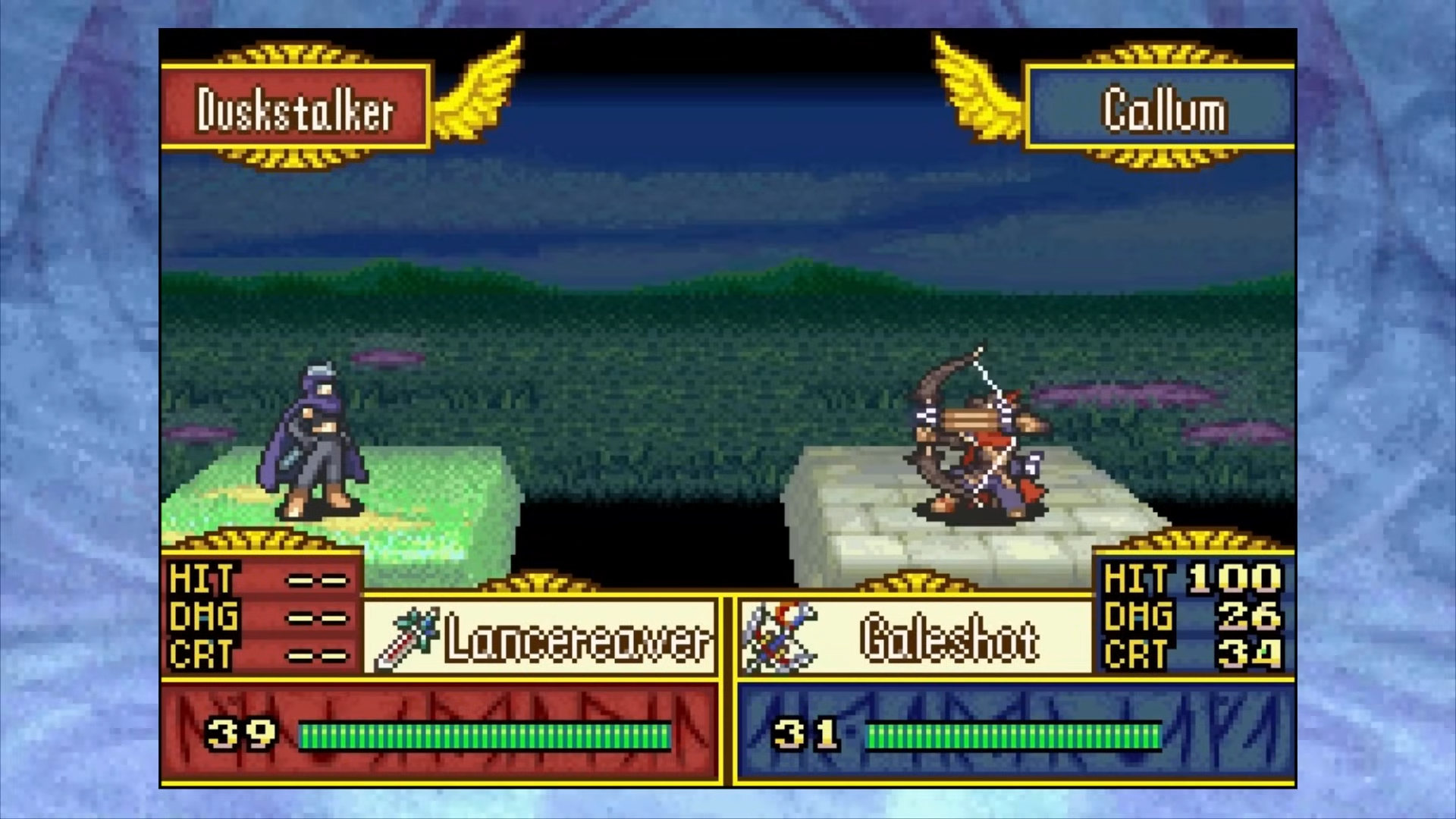The height and width of the screenshot is (819, 1456).
Task: Select the Callum name banner
Action: [1162, 108]
